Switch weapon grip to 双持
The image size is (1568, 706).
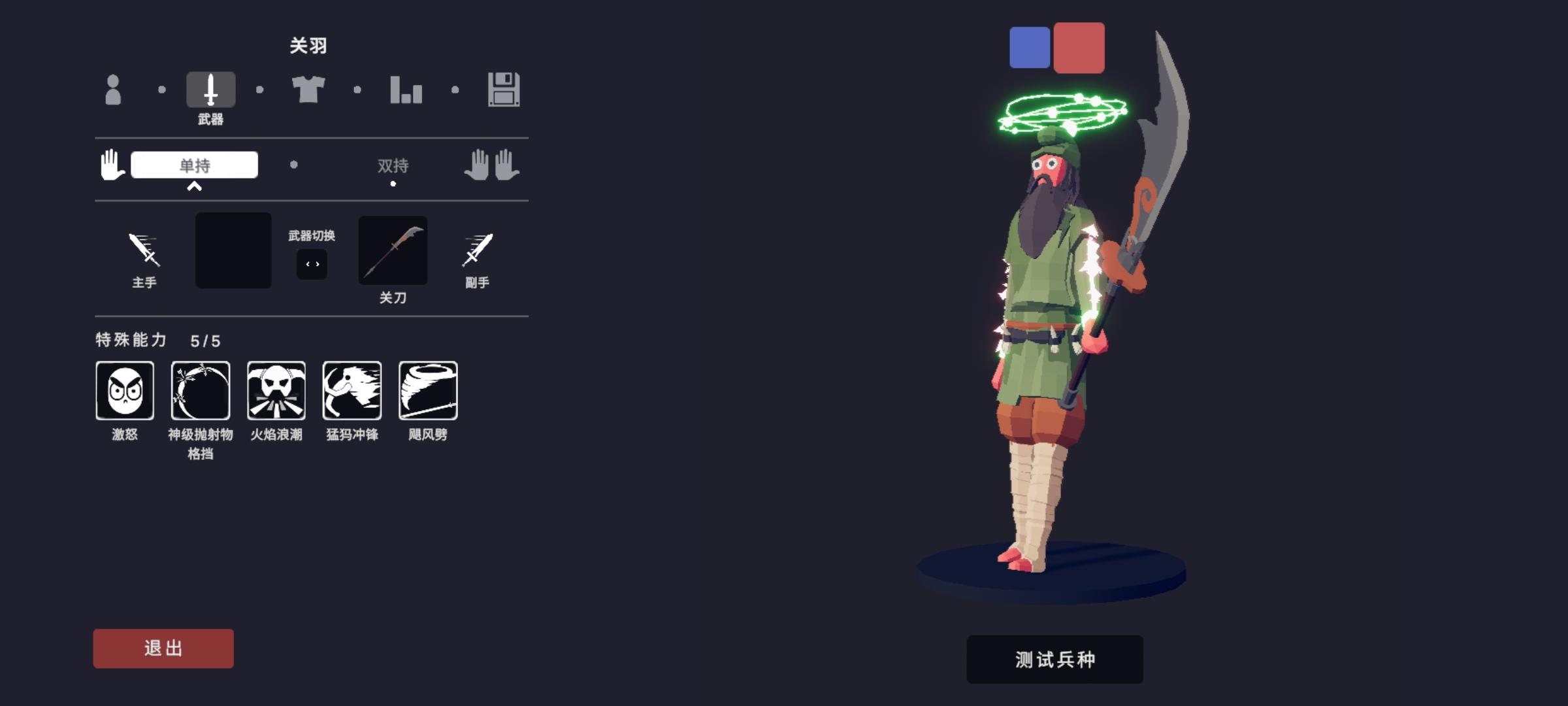(393, 167)
